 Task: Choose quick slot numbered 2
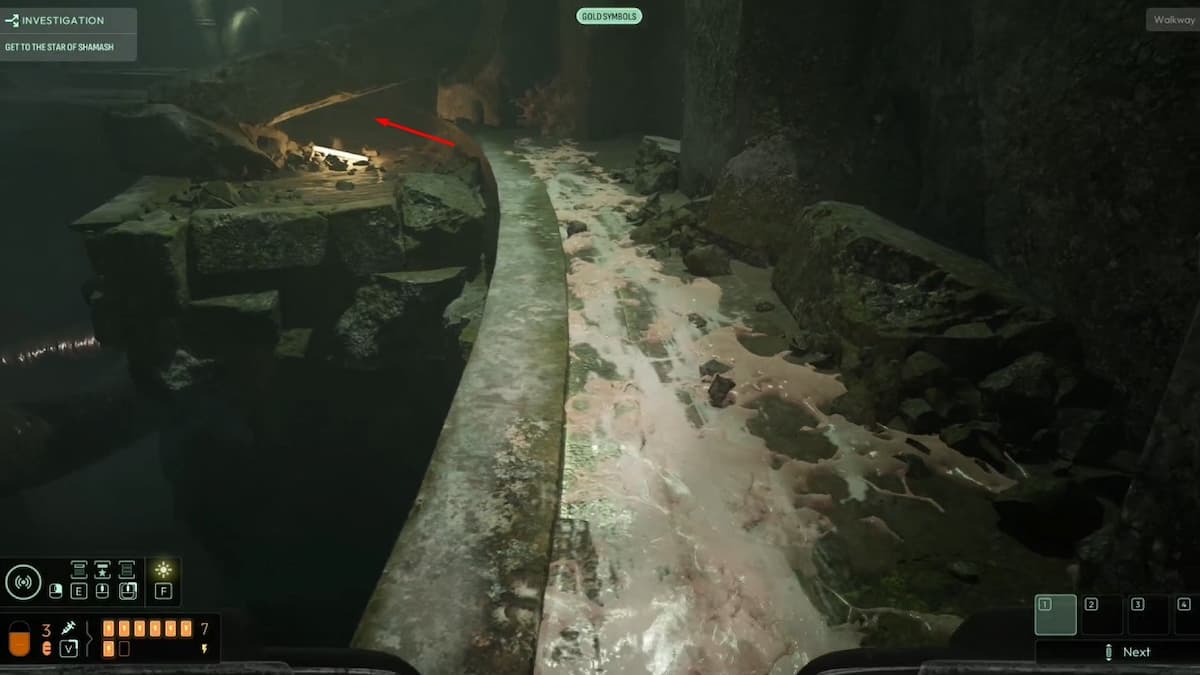point(1102,615)
